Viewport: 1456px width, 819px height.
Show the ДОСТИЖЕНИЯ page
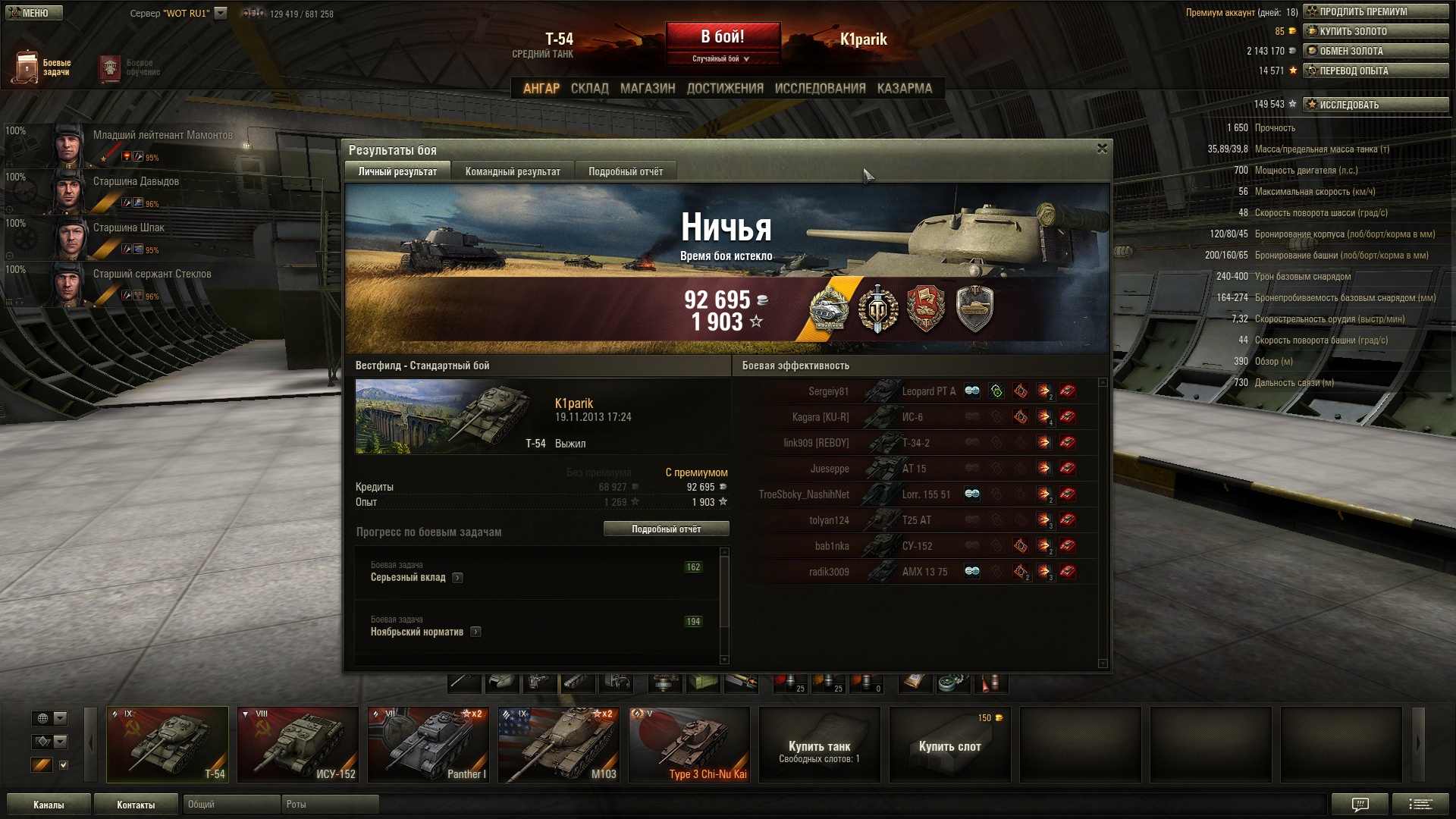[x=725, y=88]
